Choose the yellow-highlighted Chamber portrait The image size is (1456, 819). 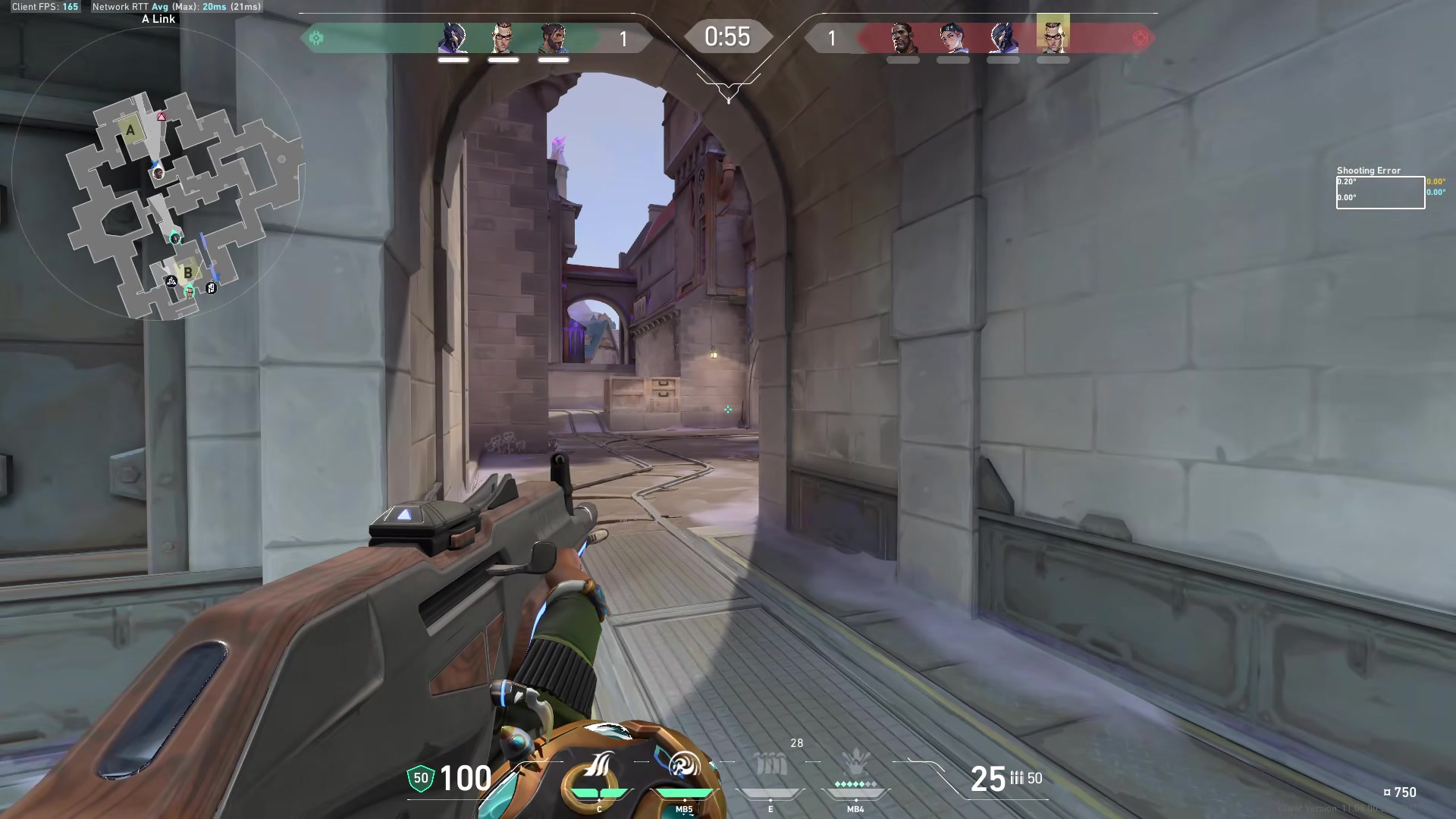(1053, 35)
